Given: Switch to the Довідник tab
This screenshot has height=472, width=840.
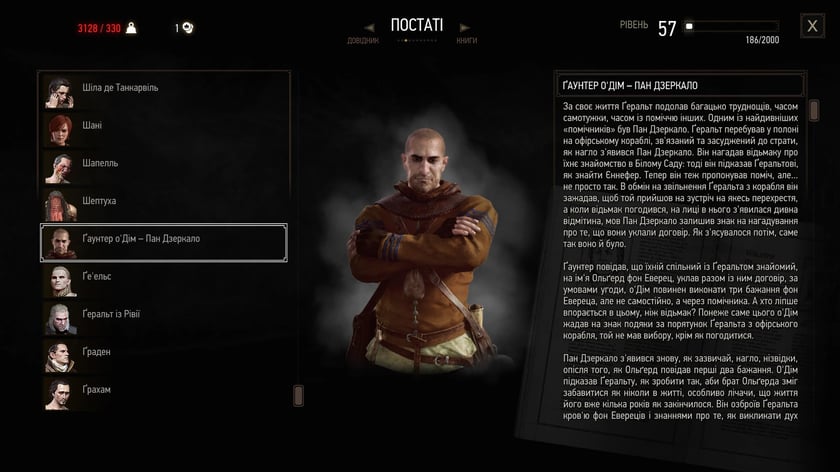Looking at the screenshot, I should 364,41.
